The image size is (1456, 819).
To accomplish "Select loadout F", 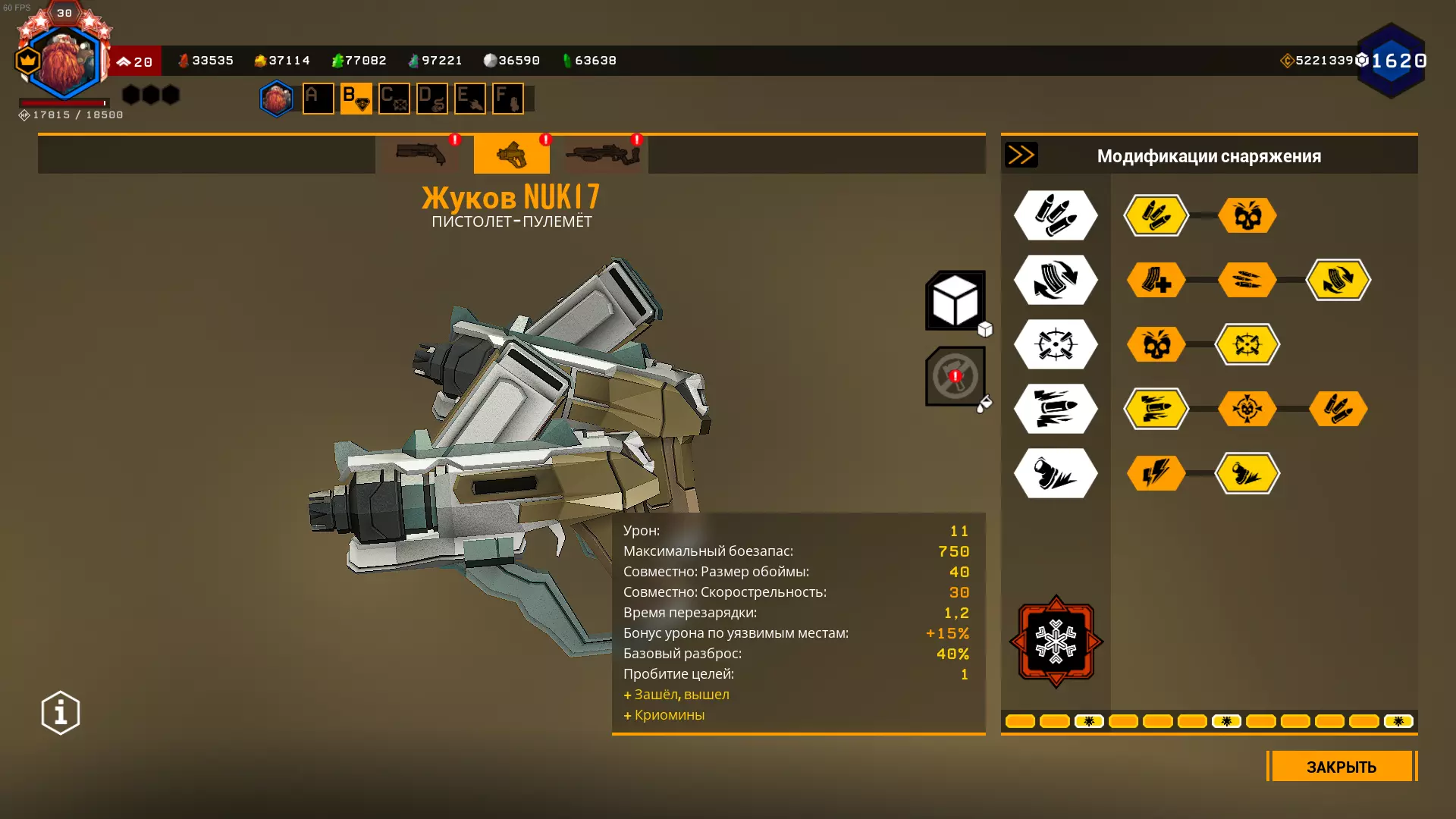I will tap(507, 99).
